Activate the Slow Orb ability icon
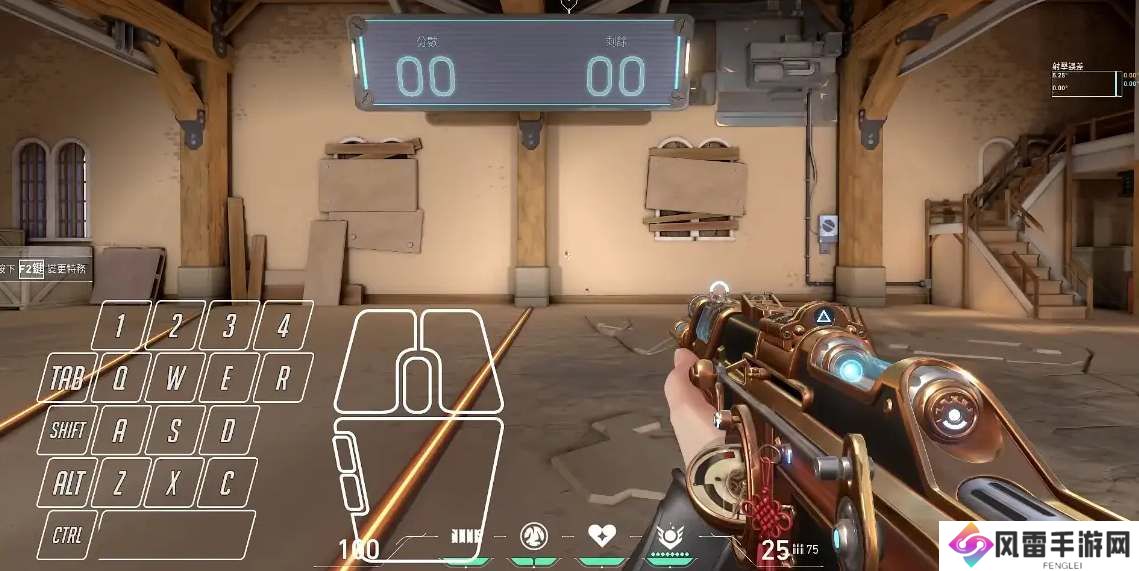Viewport: 1139px width, 571px height. [534, 536]
